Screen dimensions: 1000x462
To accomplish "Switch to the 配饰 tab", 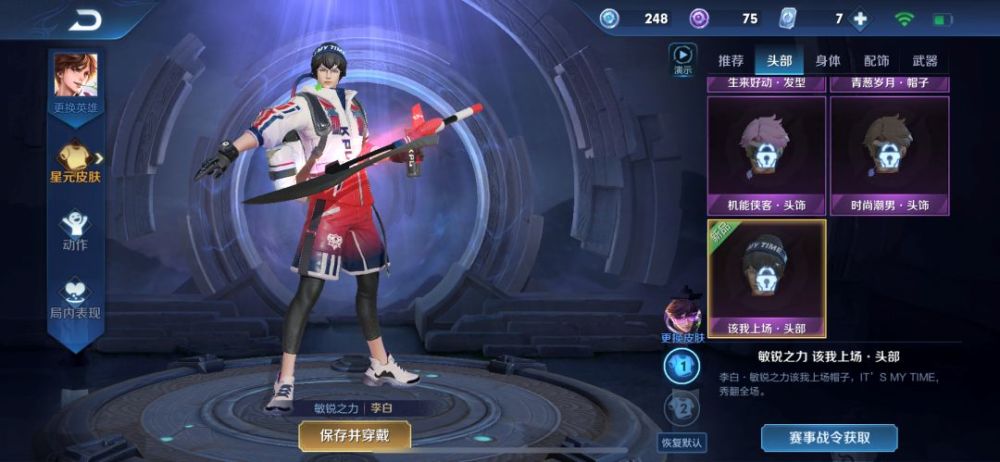I will (x=876, y=60).
